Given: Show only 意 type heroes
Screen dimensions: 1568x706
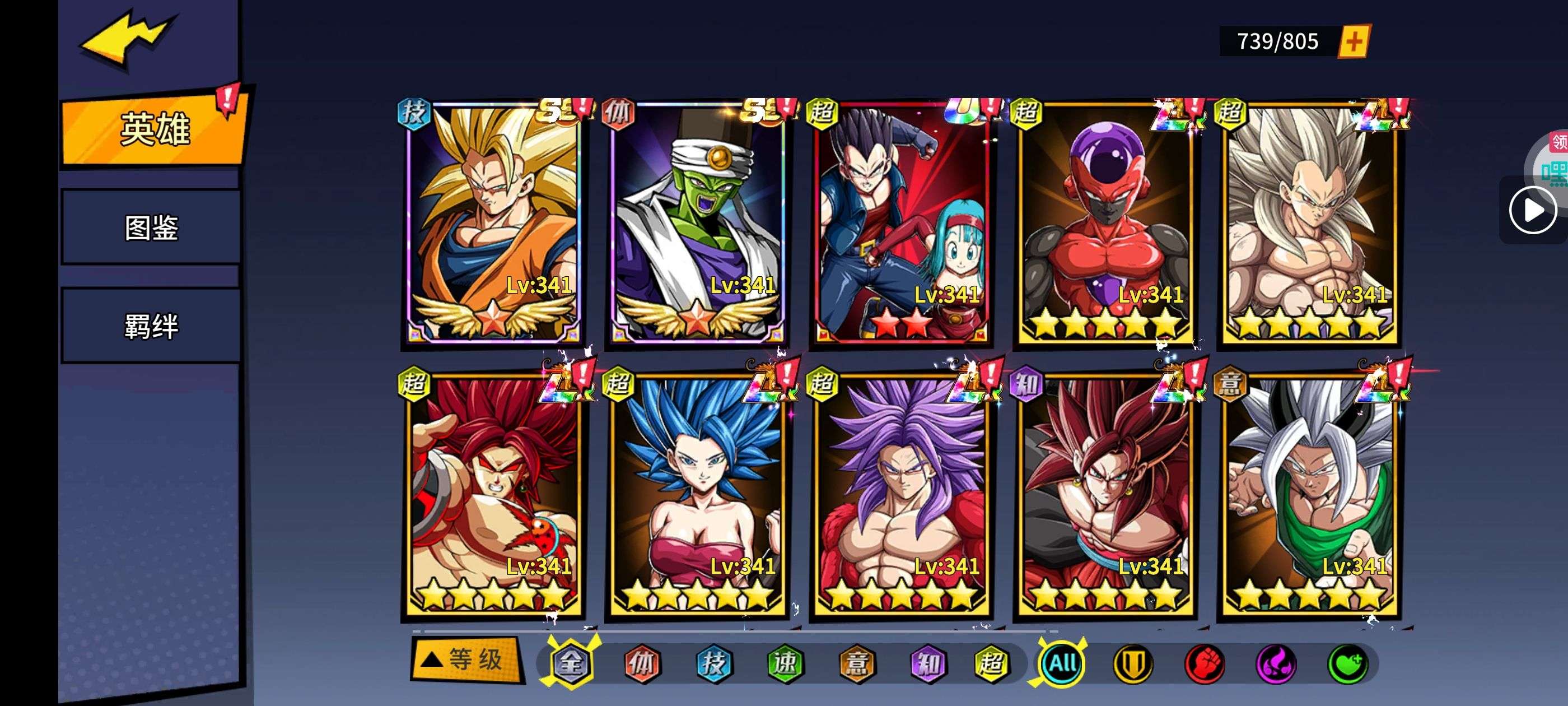Looking at the screenshot, I should coord(856,663).
